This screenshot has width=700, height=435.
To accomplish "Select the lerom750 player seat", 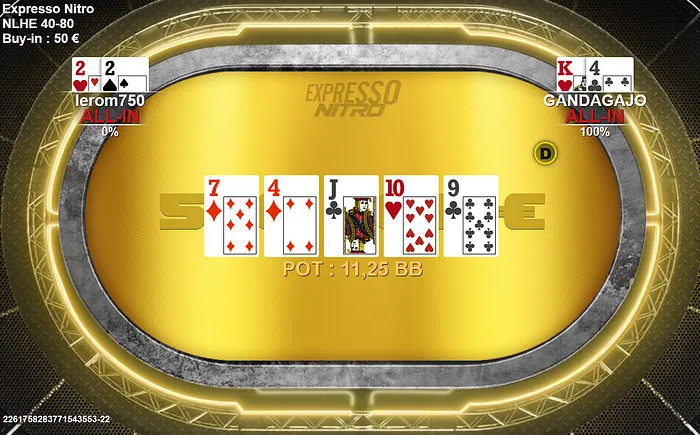I will point(110,101).
